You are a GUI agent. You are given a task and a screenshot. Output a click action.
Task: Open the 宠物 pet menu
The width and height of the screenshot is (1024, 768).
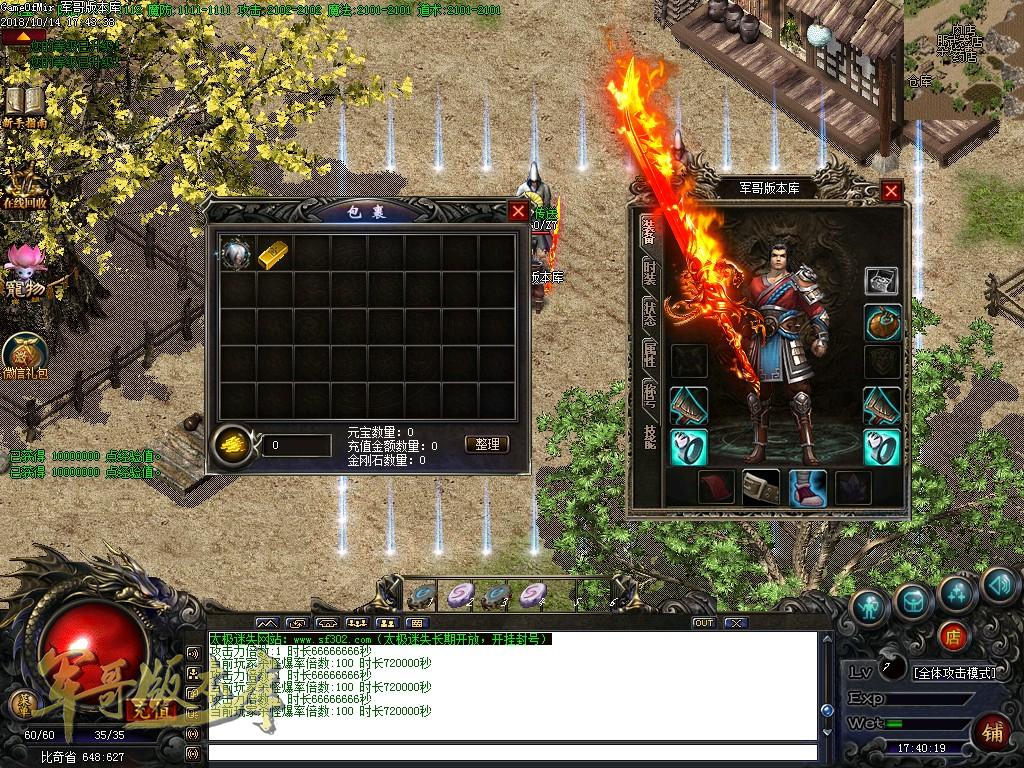23,267
